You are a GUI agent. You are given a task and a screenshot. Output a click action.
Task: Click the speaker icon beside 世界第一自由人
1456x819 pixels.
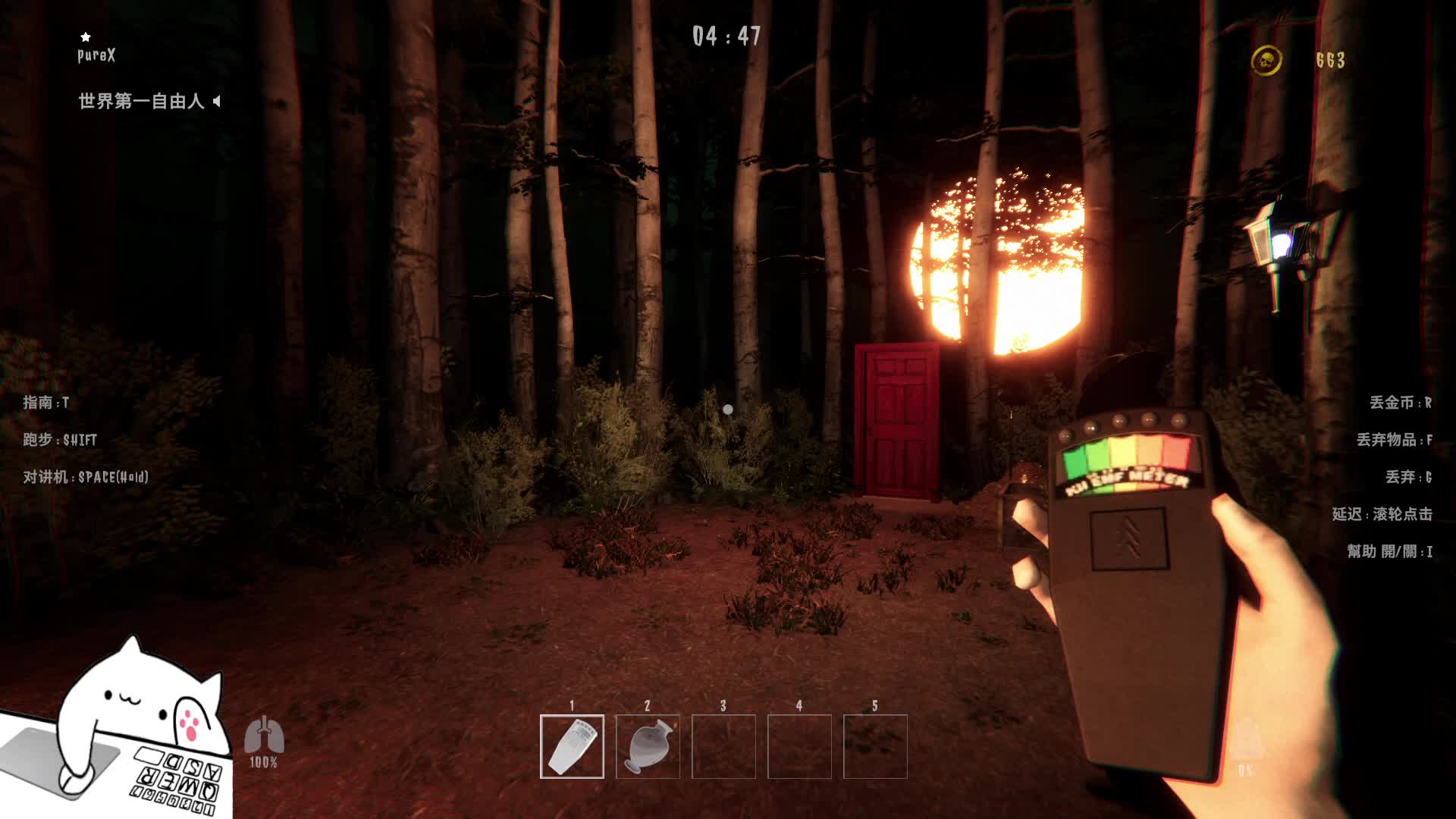[217, 101]
